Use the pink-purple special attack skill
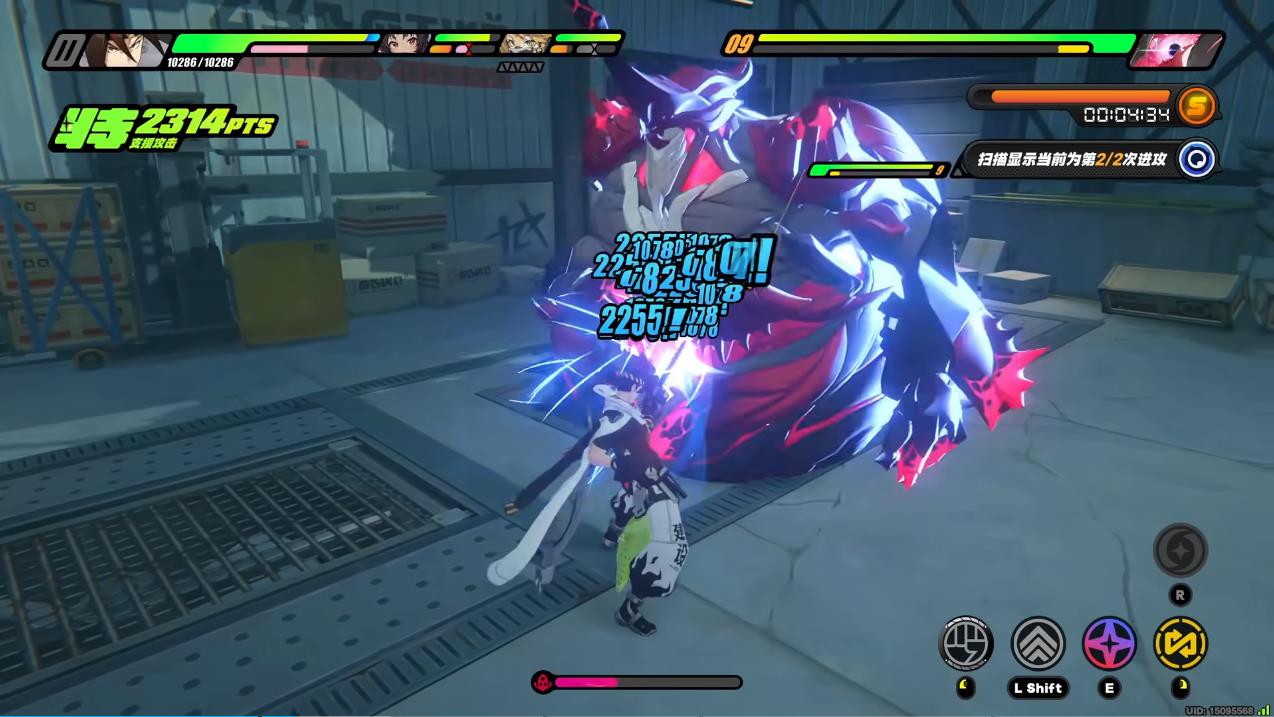Screen dimensions: 1274x717 click(x=1109, y=643)
